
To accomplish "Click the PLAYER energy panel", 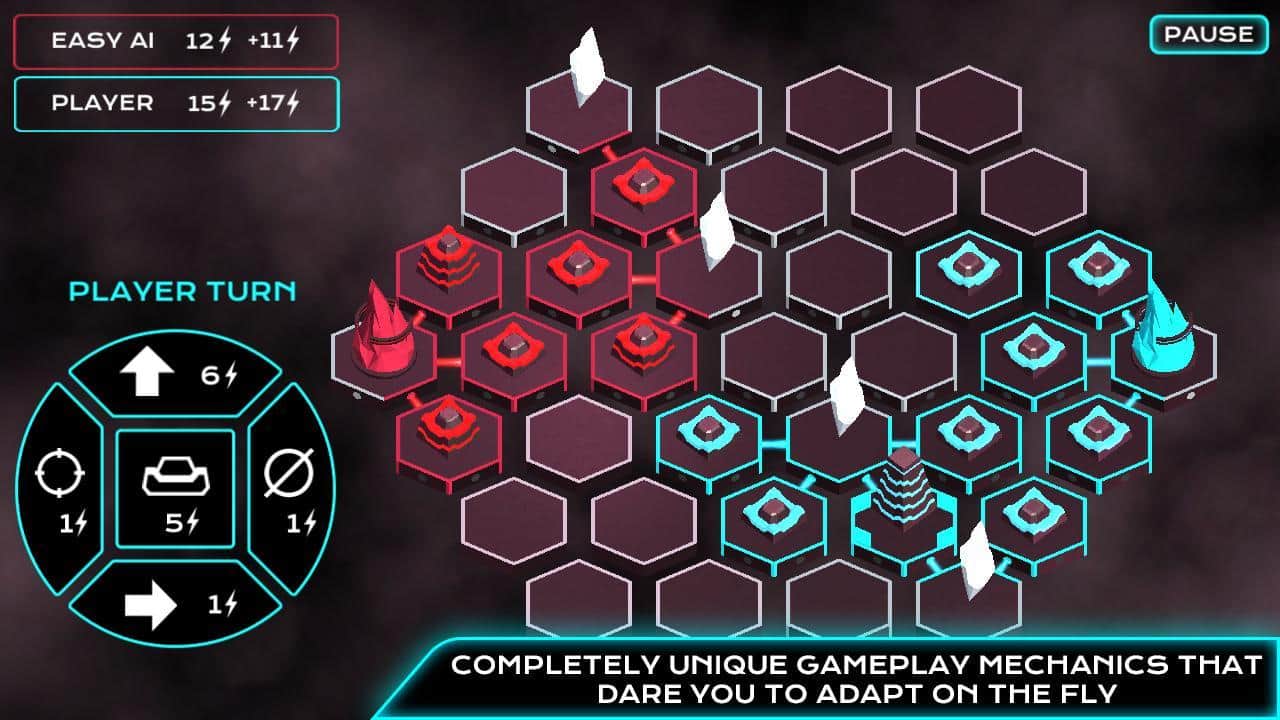I will [175, 103].
